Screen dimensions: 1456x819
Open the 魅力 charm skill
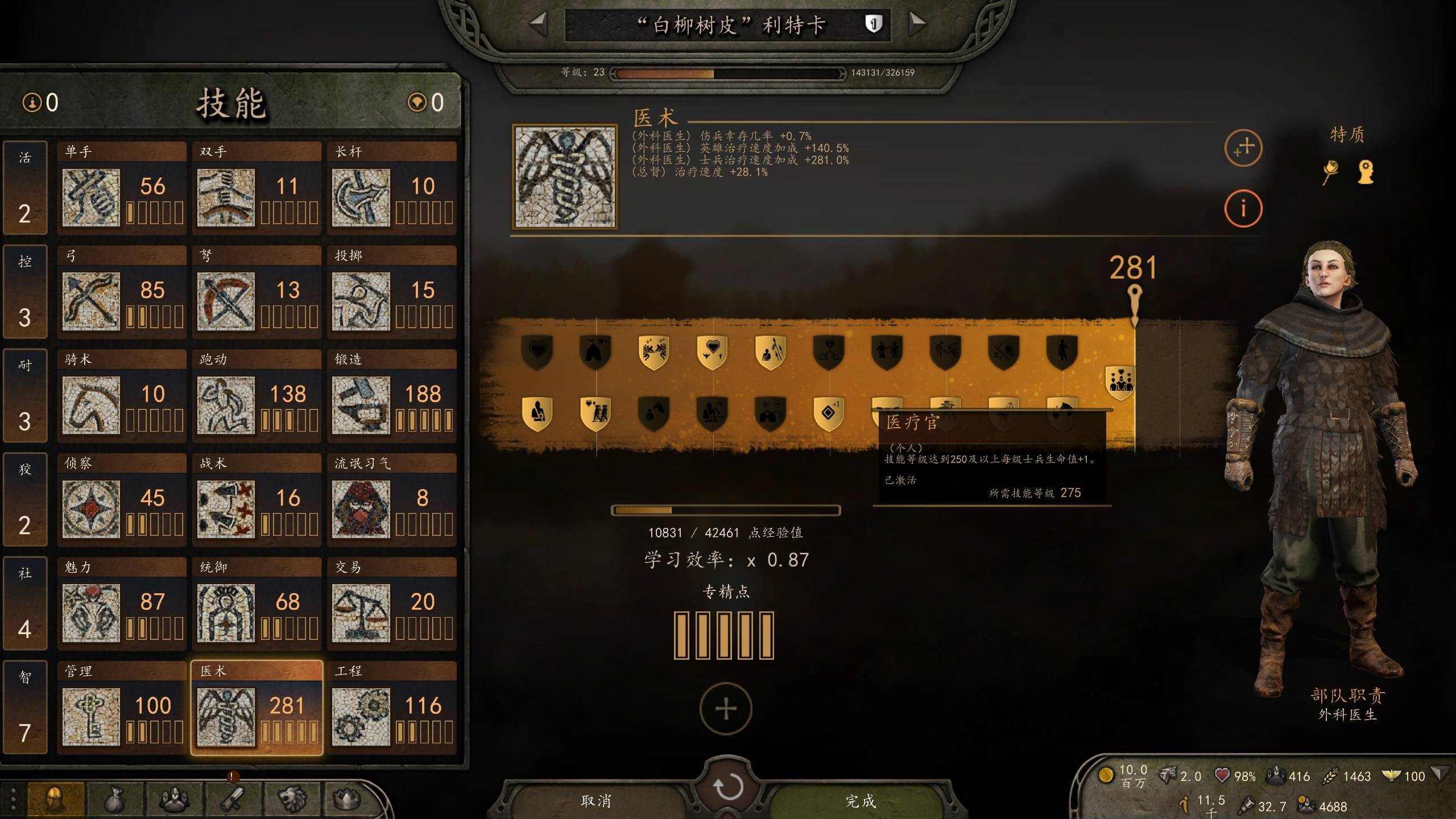(122, 604)
